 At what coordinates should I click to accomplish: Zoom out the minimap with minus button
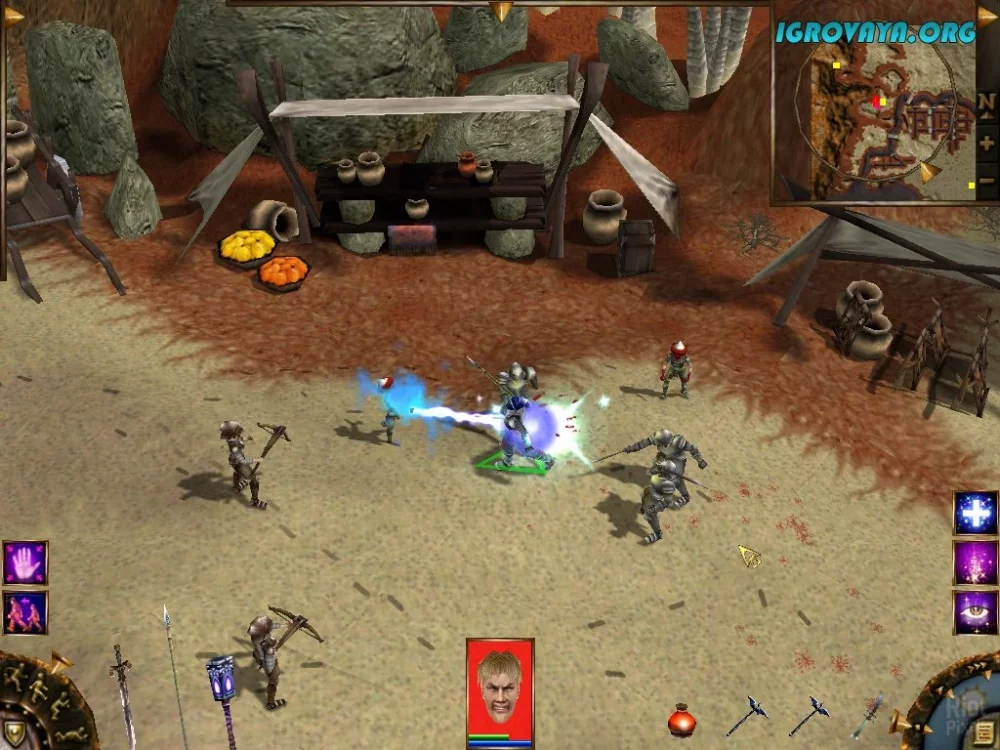tap(986, 183)
